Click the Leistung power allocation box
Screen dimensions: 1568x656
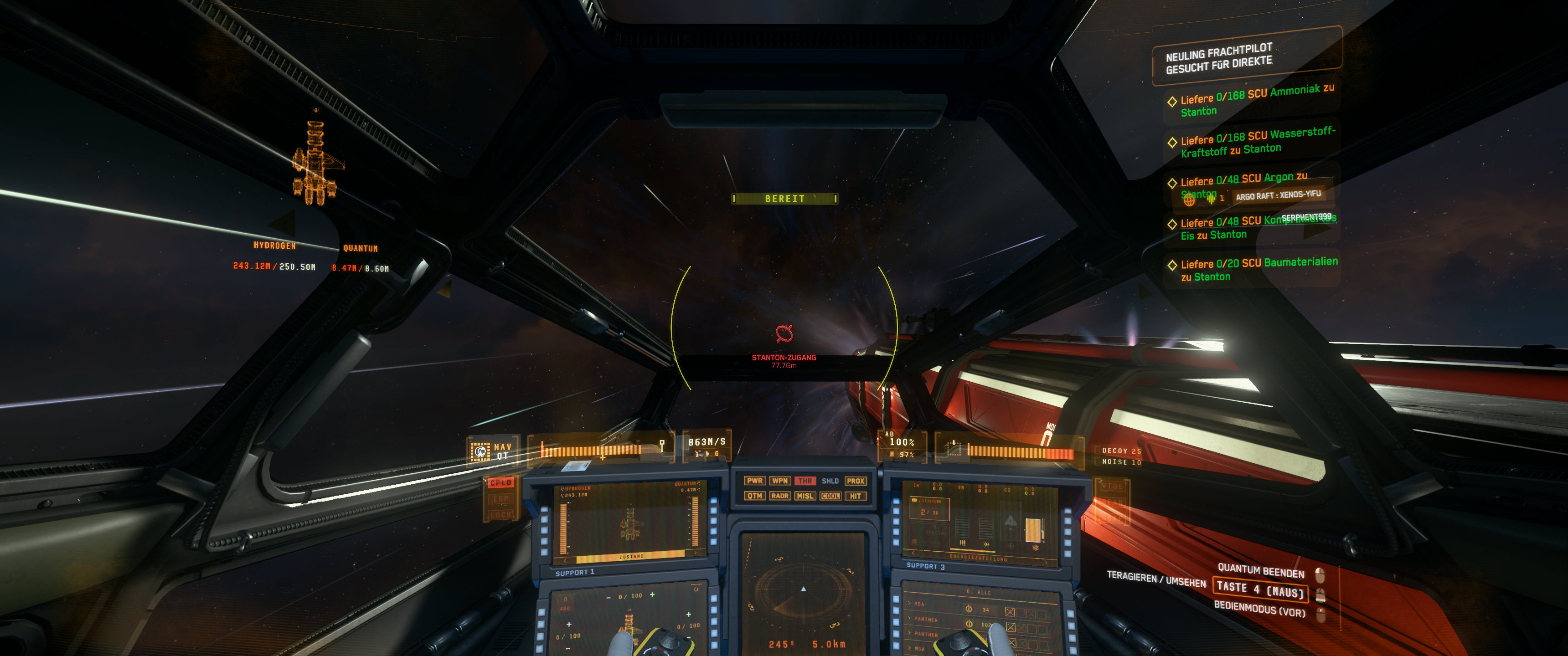click(x=929, y=508)
